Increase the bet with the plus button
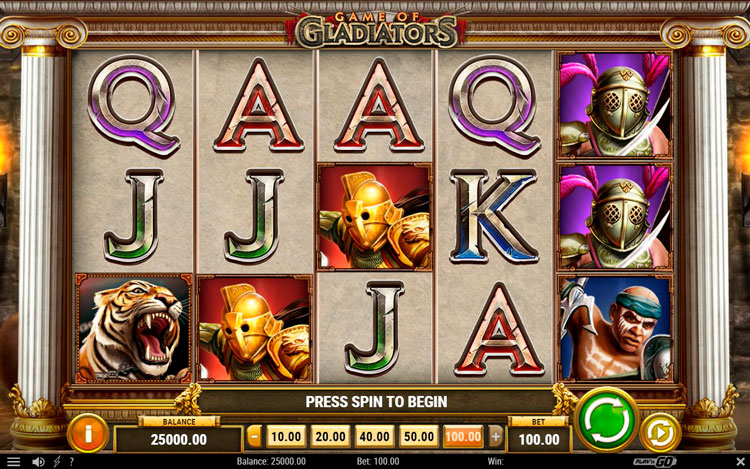The height and width of the screenshot is (469, 750). (x=496, y=436)
